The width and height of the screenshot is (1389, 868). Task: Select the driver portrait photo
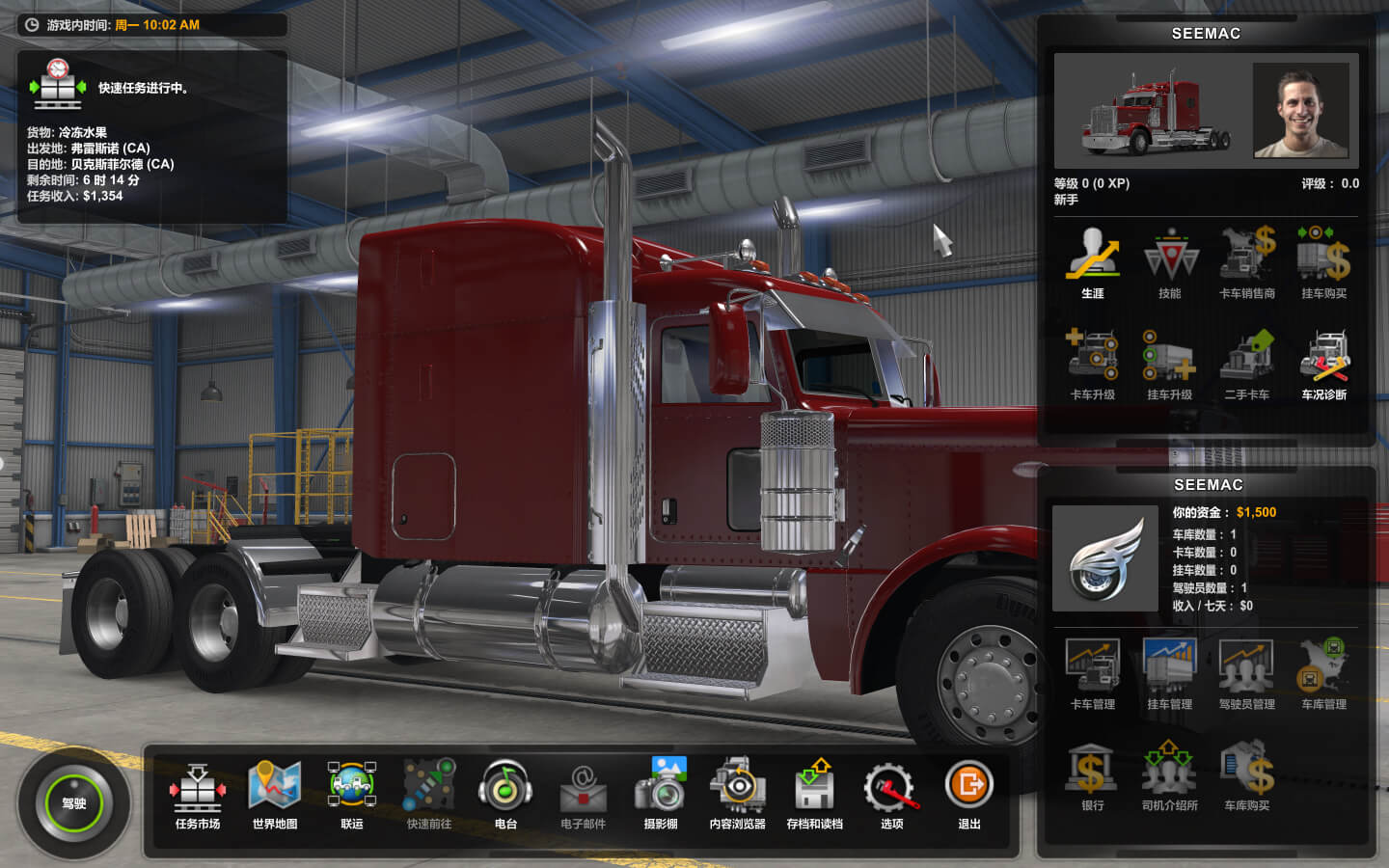click(1300, 110)
